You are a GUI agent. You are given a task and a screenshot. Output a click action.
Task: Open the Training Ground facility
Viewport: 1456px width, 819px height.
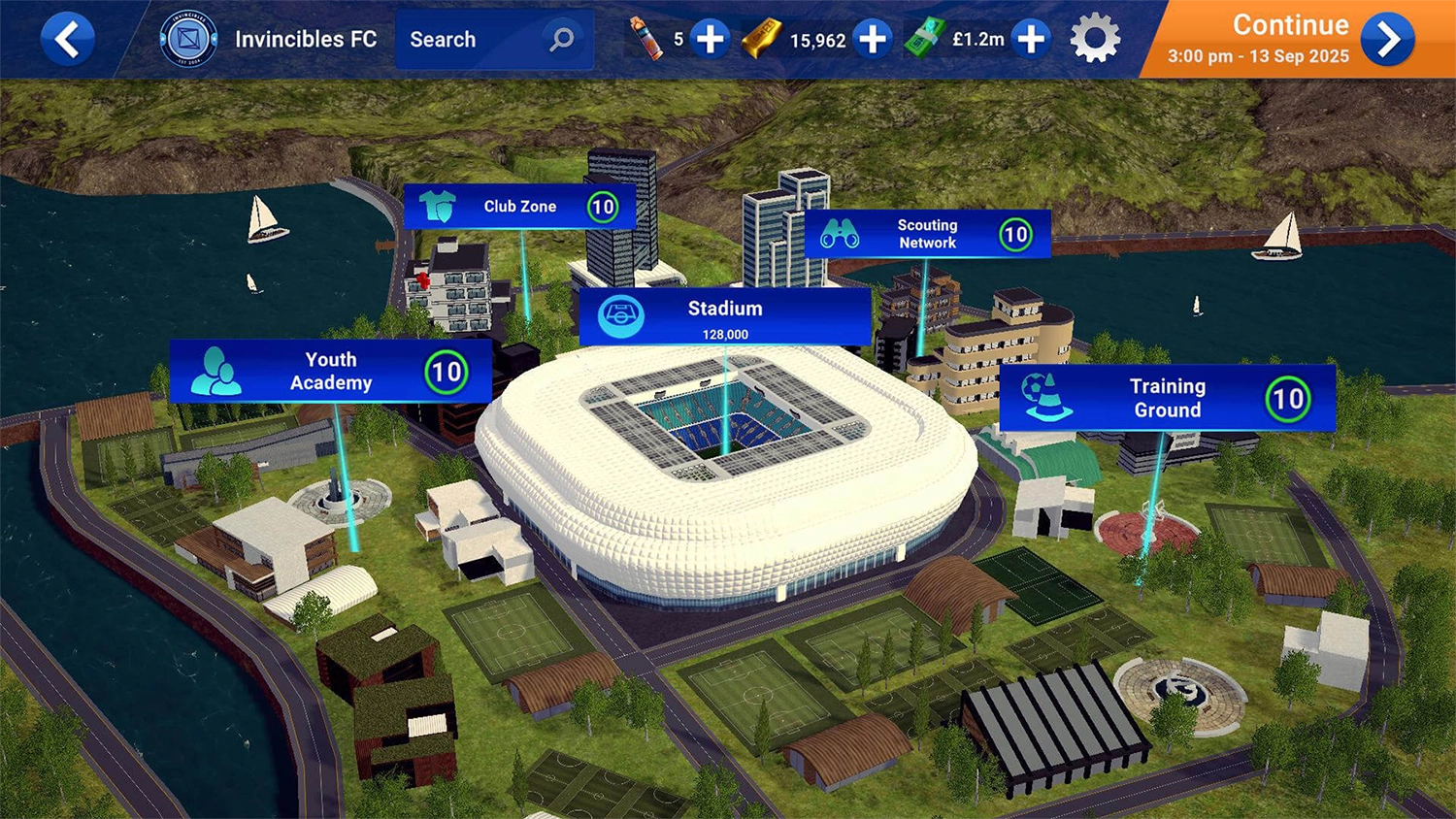click(x=1167, y=398)
